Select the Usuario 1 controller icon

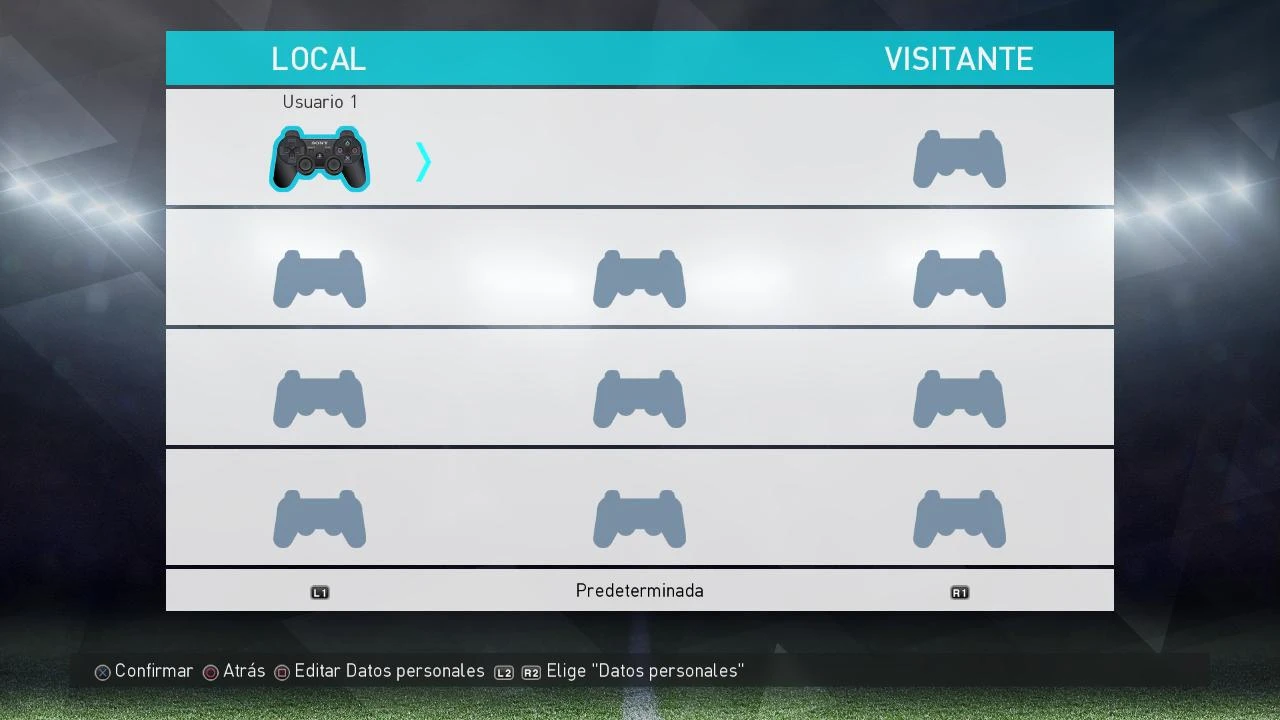point(319,160)
